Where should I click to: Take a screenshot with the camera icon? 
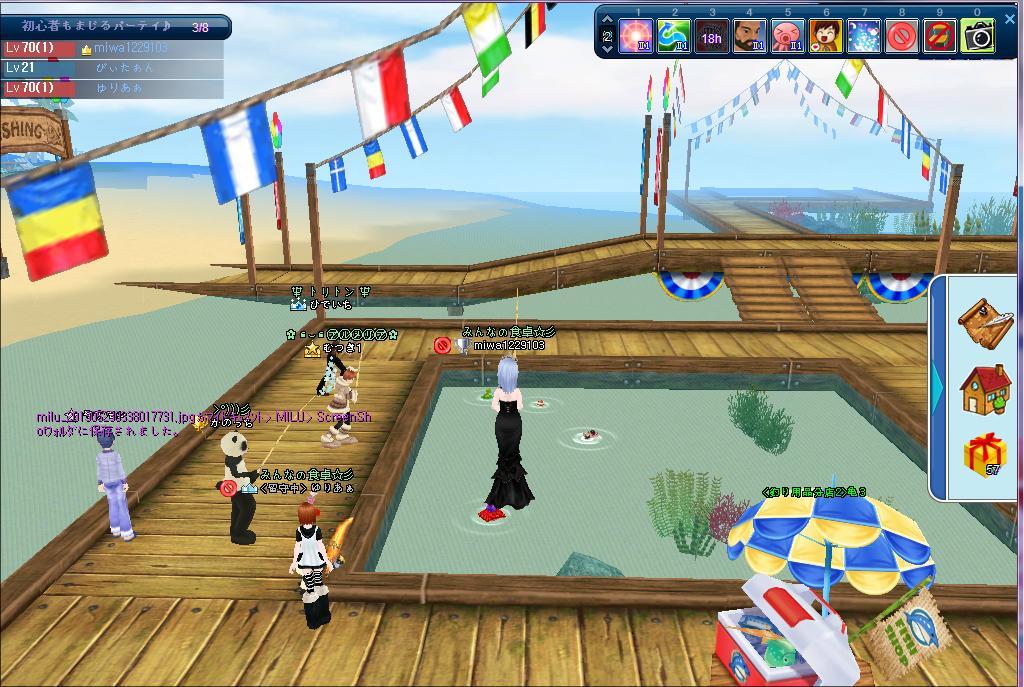click(x=978, y=37)
